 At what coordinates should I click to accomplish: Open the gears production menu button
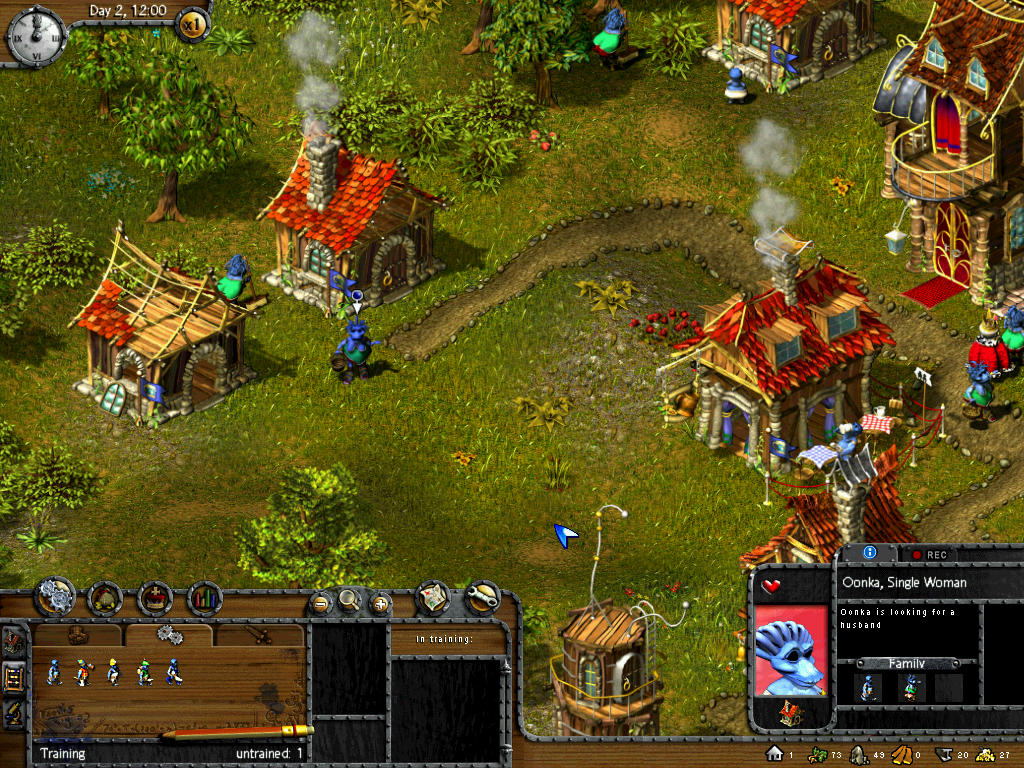(55, 598)
